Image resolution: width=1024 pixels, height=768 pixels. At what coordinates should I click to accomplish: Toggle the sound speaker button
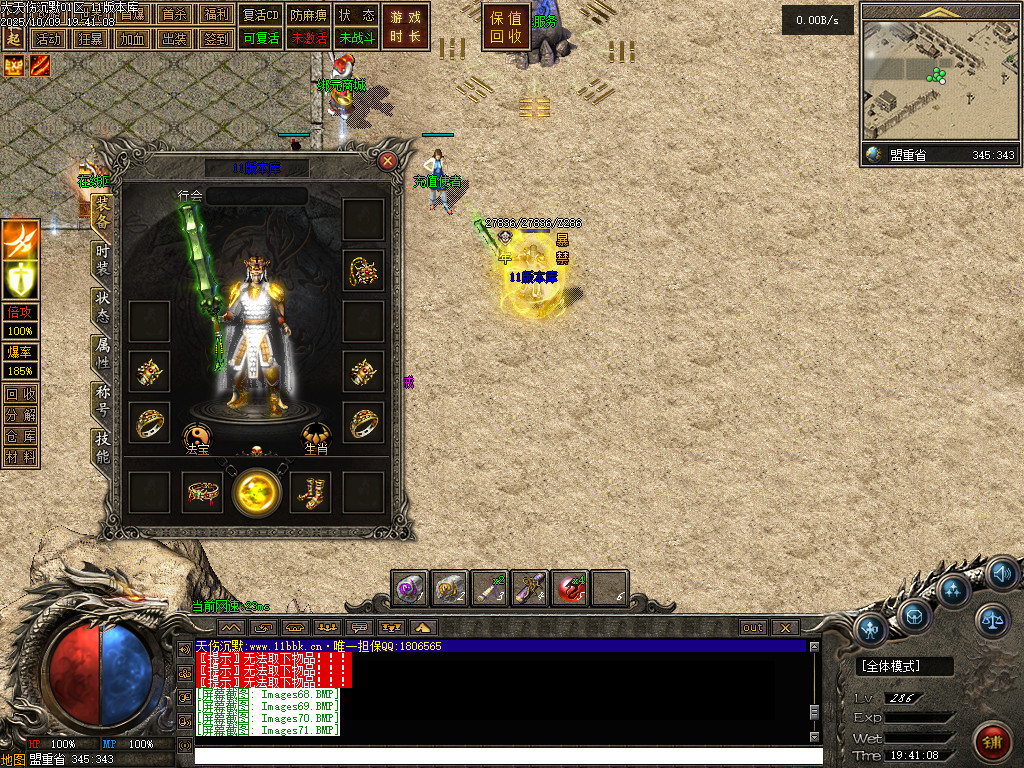(x=1003, y=574)
